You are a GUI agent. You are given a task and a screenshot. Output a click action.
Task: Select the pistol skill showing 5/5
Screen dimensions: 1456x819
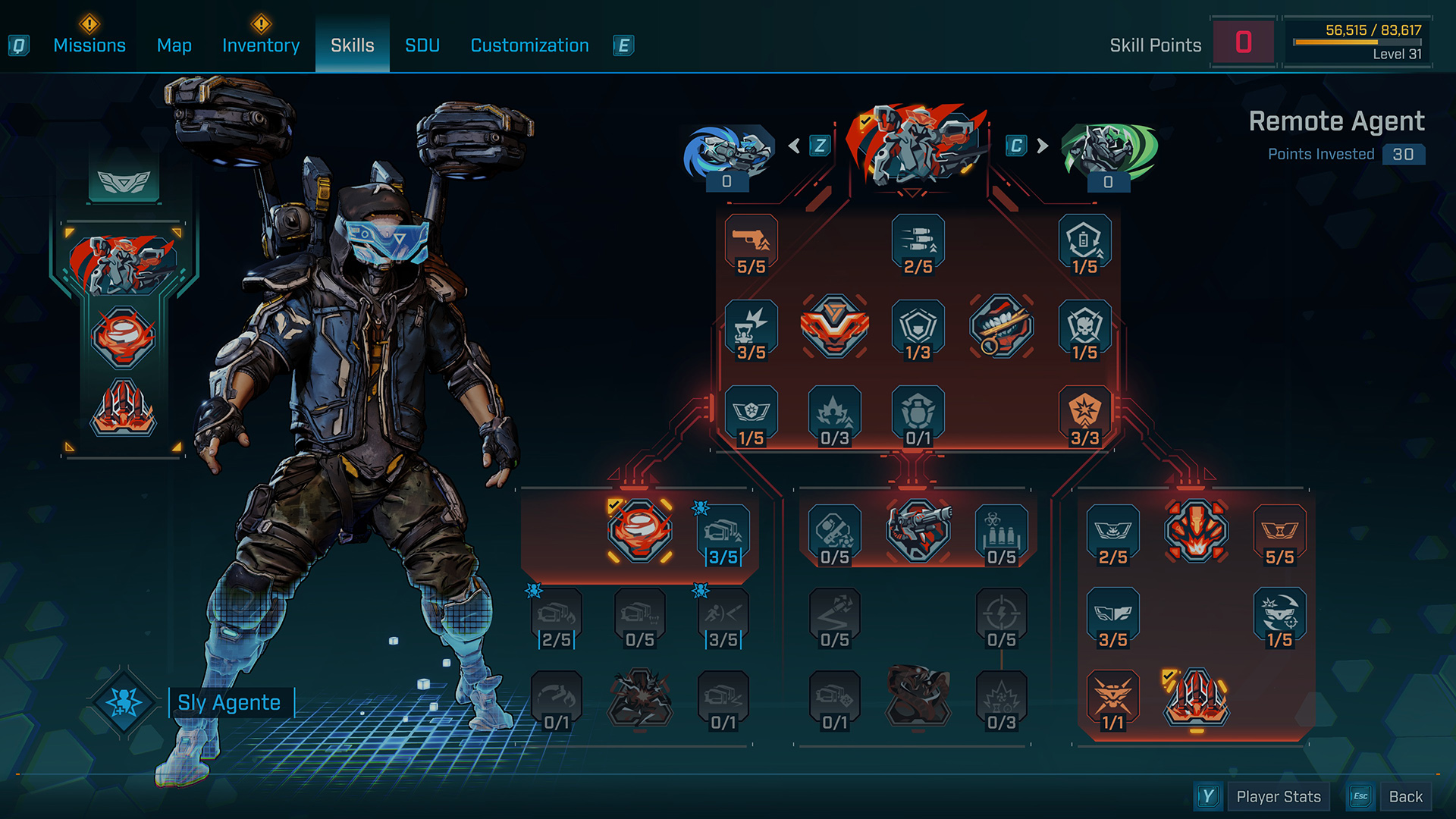click(x=751, y=243)
